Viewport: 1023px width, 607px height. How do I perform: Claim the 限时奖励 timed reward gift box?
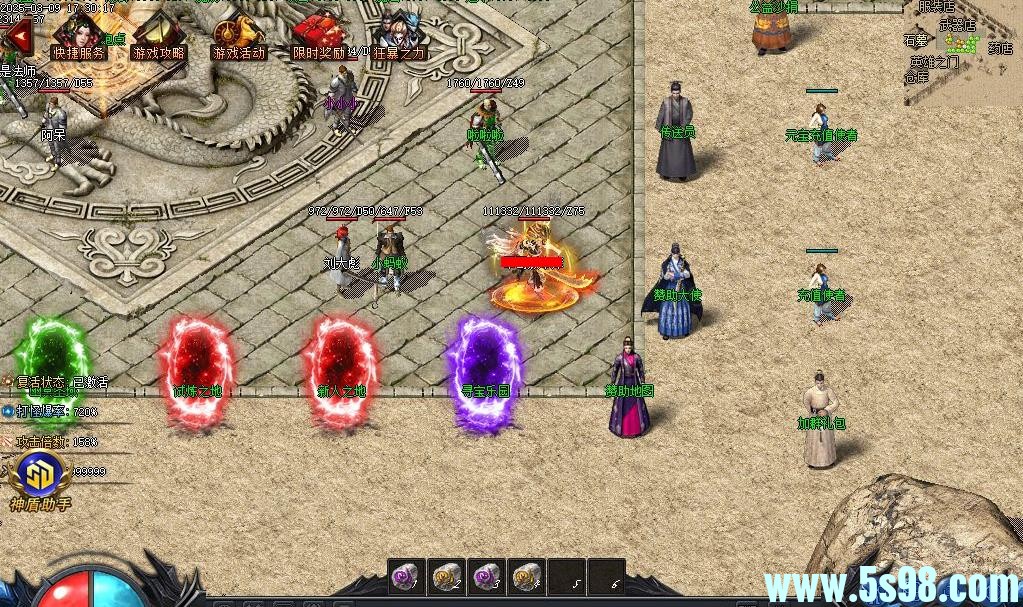[319, 38]
